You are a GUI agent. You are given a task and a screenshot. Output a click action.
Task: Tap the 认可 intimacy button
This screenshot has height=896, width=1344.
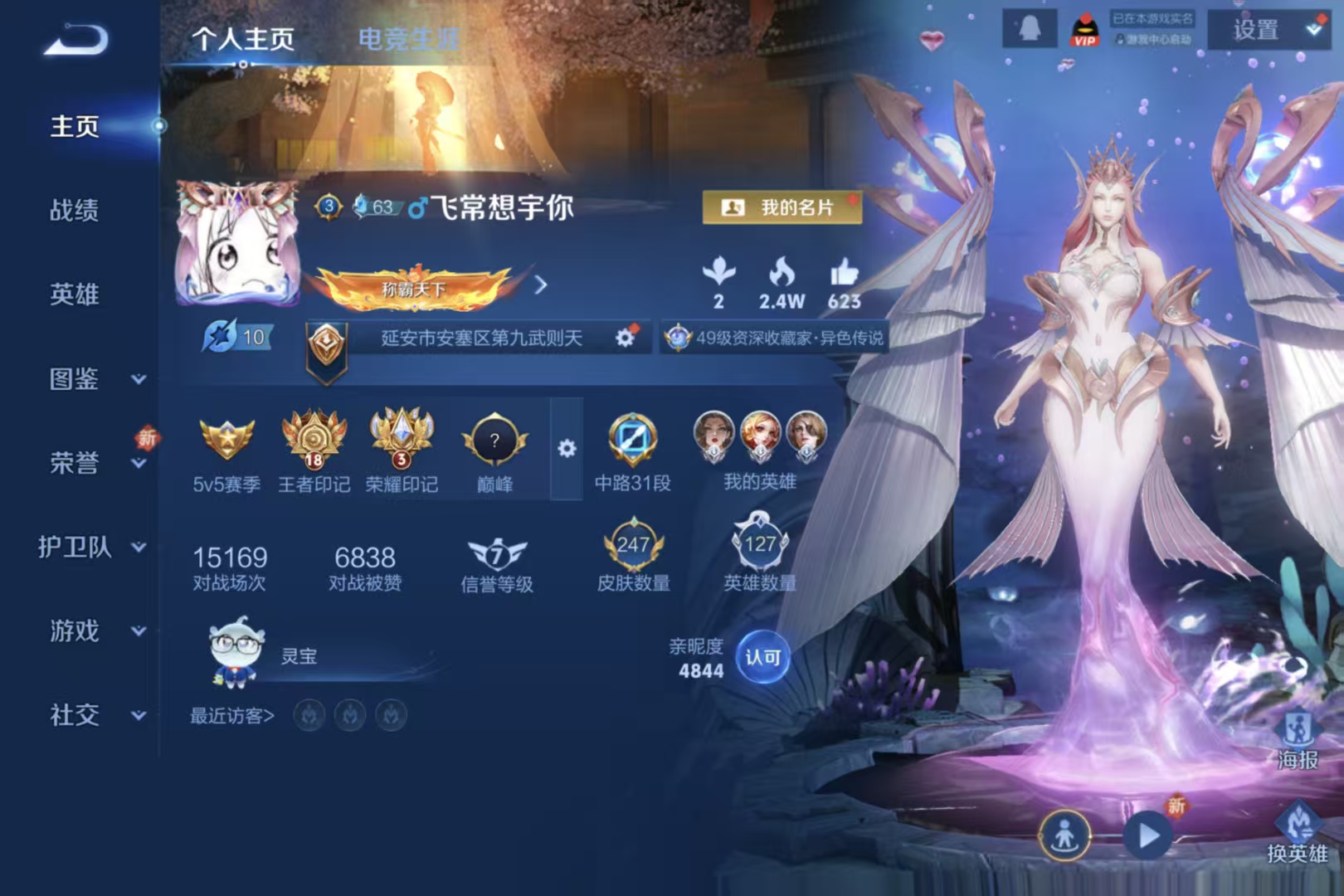pos(762,658)
